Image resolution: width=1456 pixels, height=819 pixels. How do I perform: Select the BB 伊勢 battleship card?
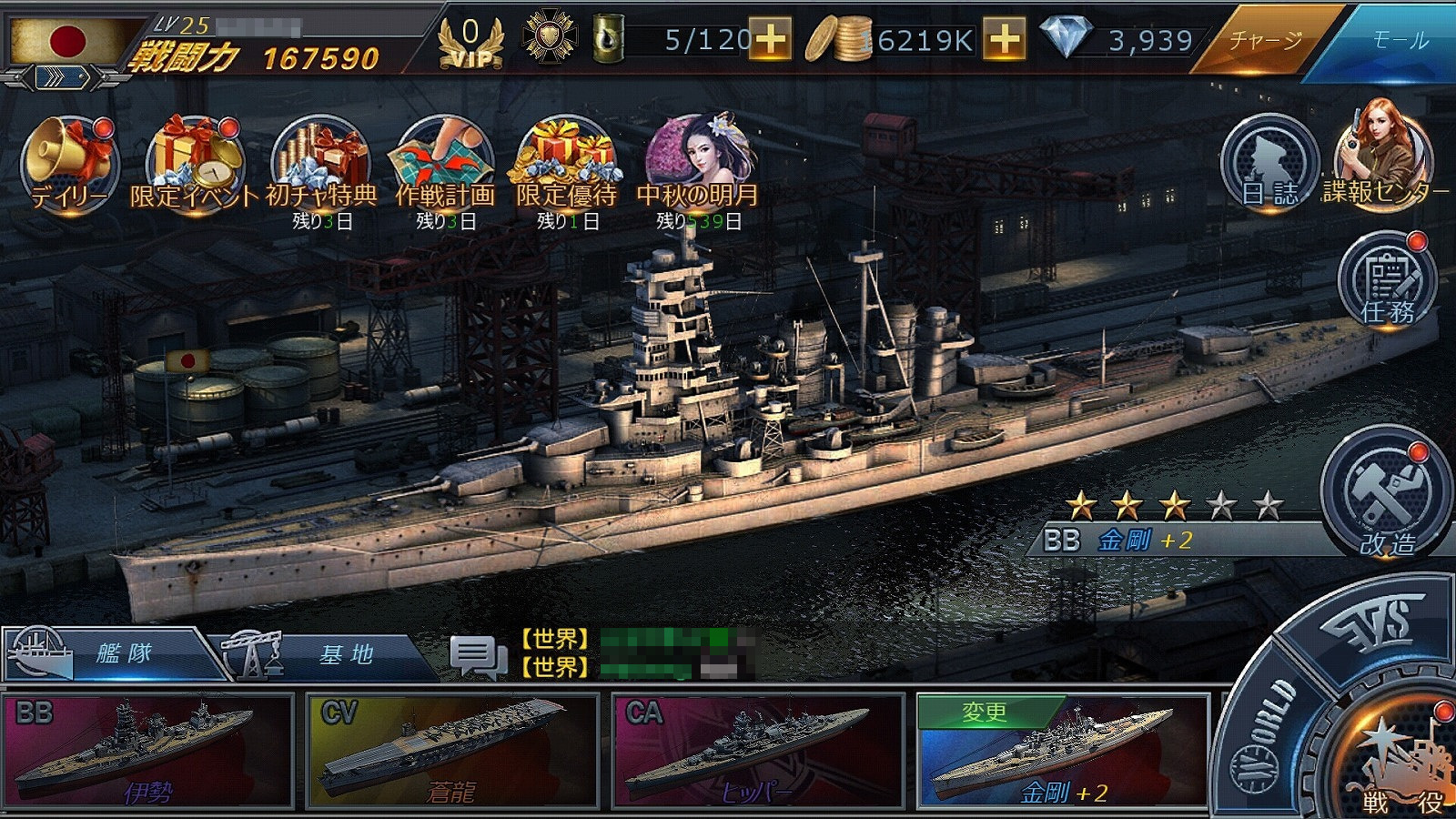tap(147, 751)
